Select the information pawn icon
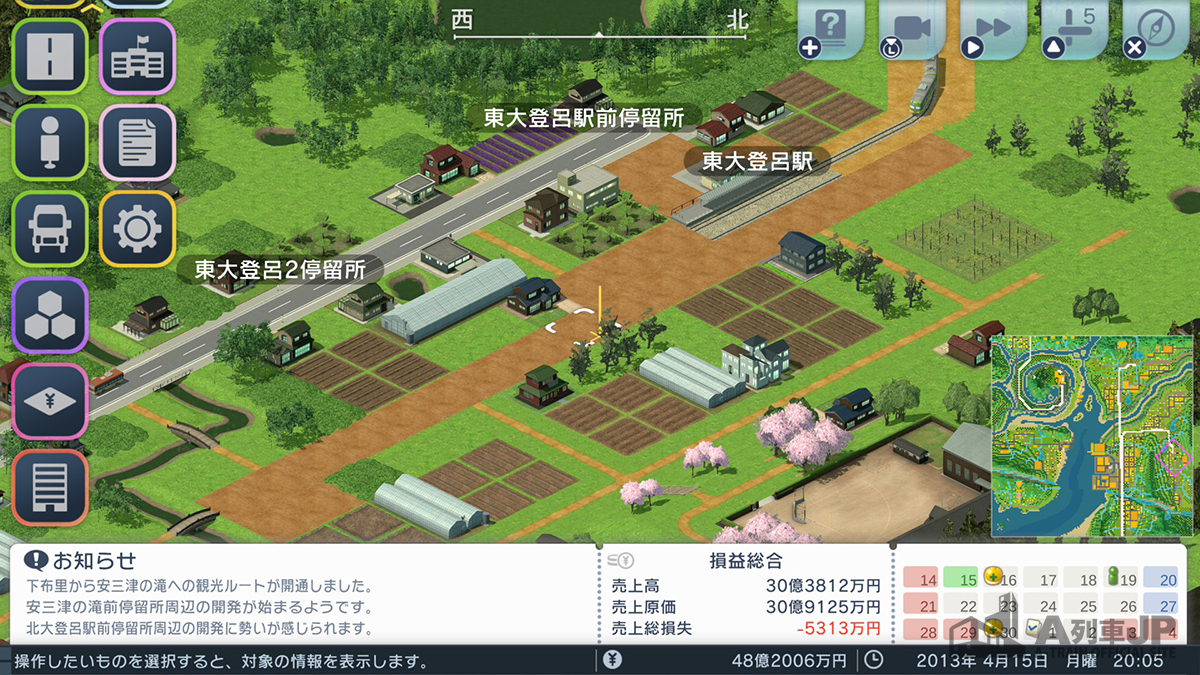 point(50,142)
